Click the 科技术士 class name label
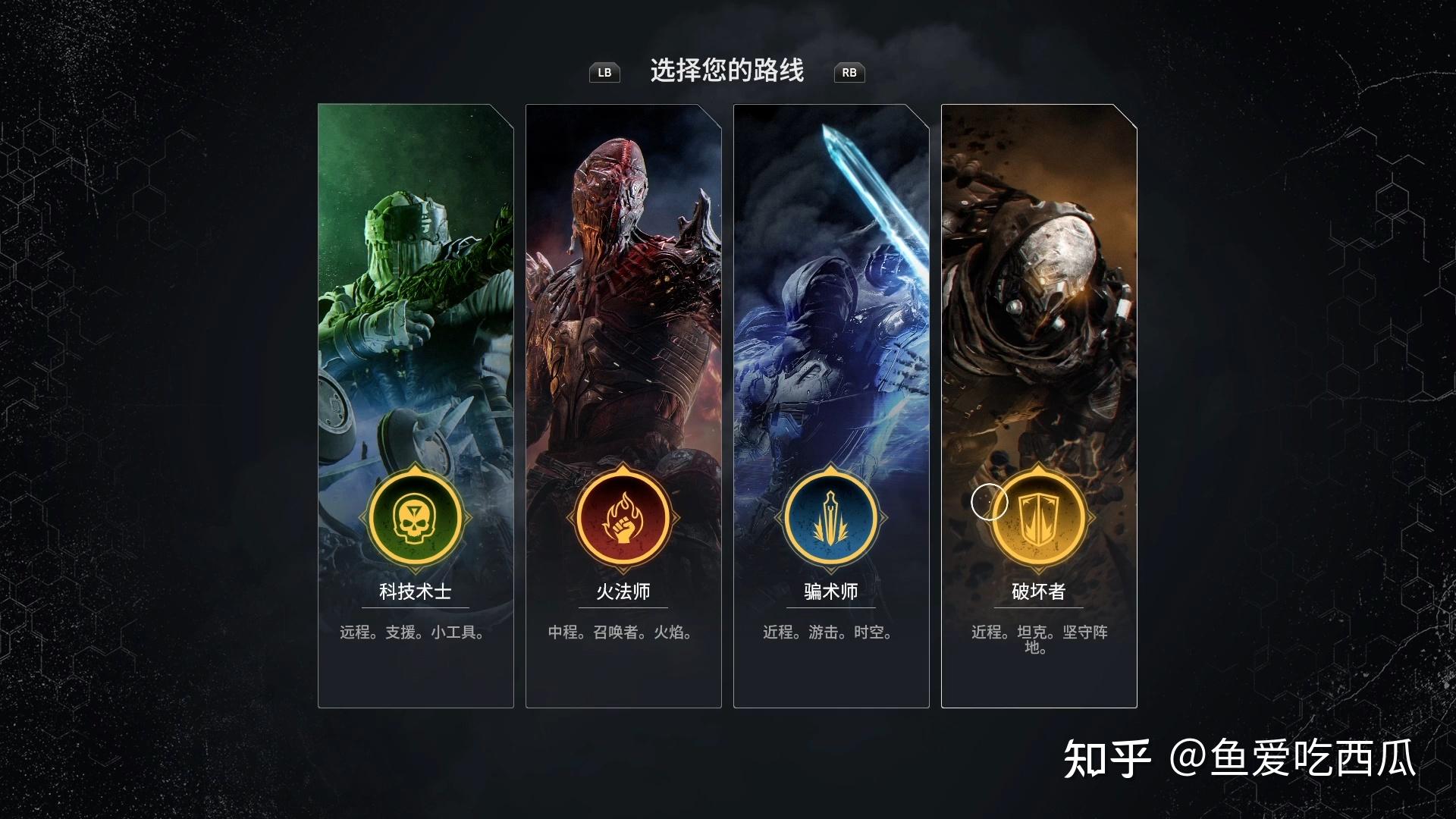The width and height of the screenshot is (1456, 819). click(x=413, y=592)
